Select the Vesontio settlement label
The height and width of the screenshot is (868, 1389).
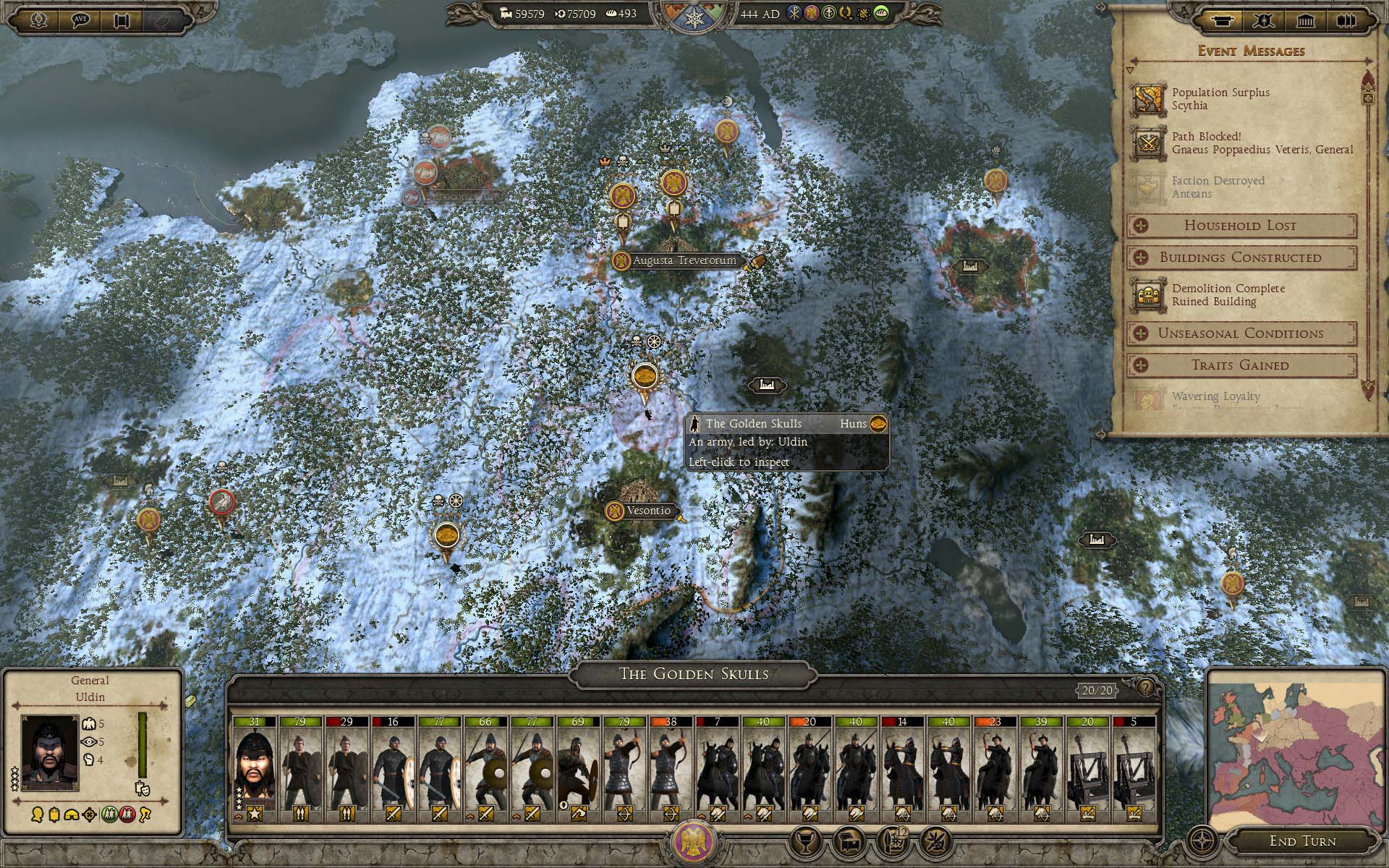647,511
